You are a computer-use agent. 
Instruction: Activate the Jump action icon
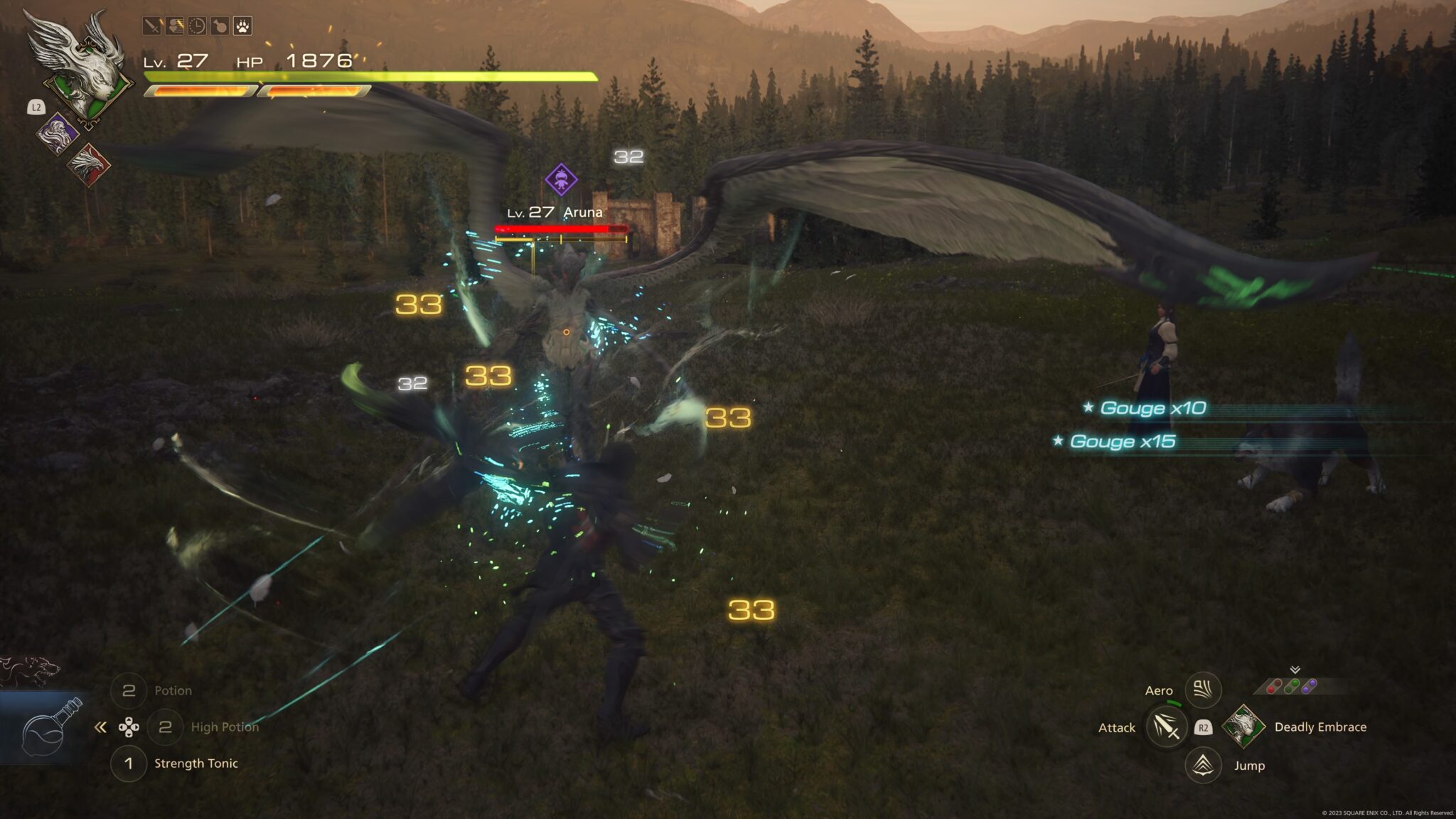click(x=1203, y=765)
